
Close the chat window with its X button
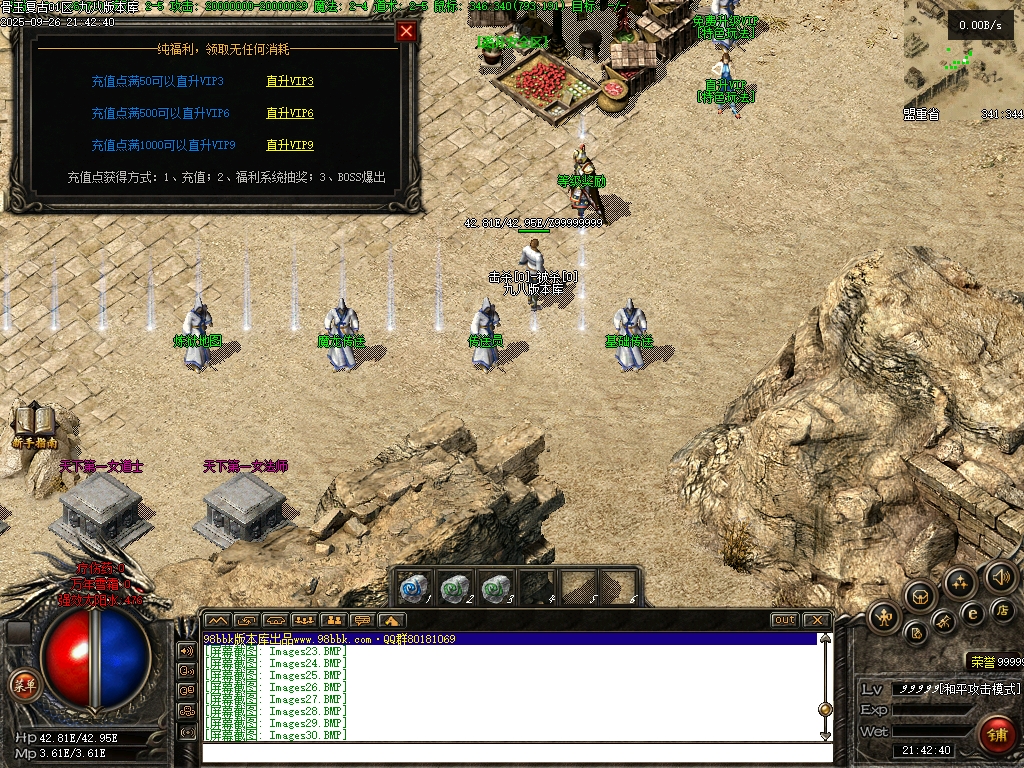coord(816,620)
